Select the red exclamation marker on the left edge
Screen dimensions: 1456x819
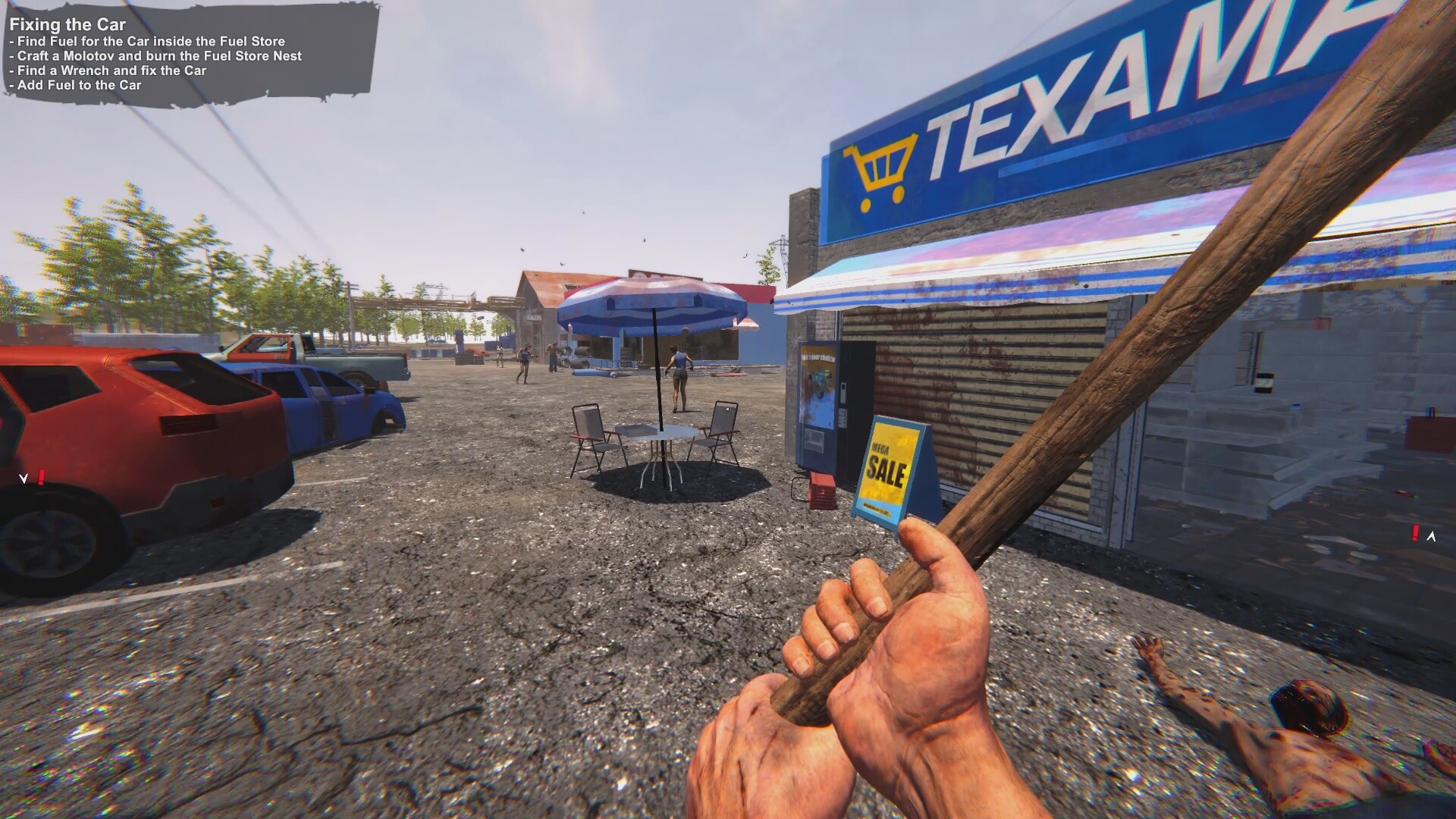click(x=42, y=476)
